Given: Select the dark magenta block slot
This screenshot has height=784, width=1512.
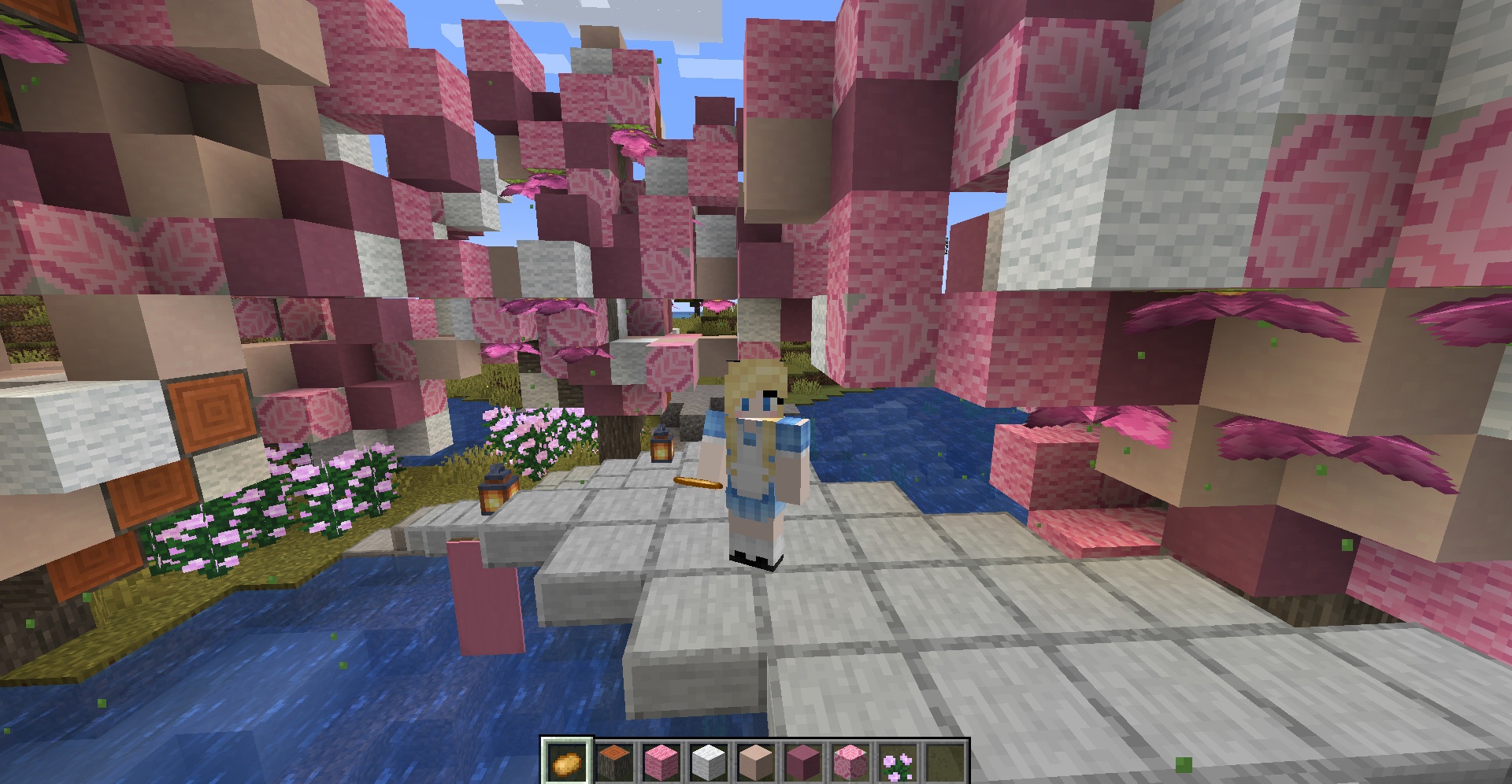Looking at the screenshot, I should [802, 762].
